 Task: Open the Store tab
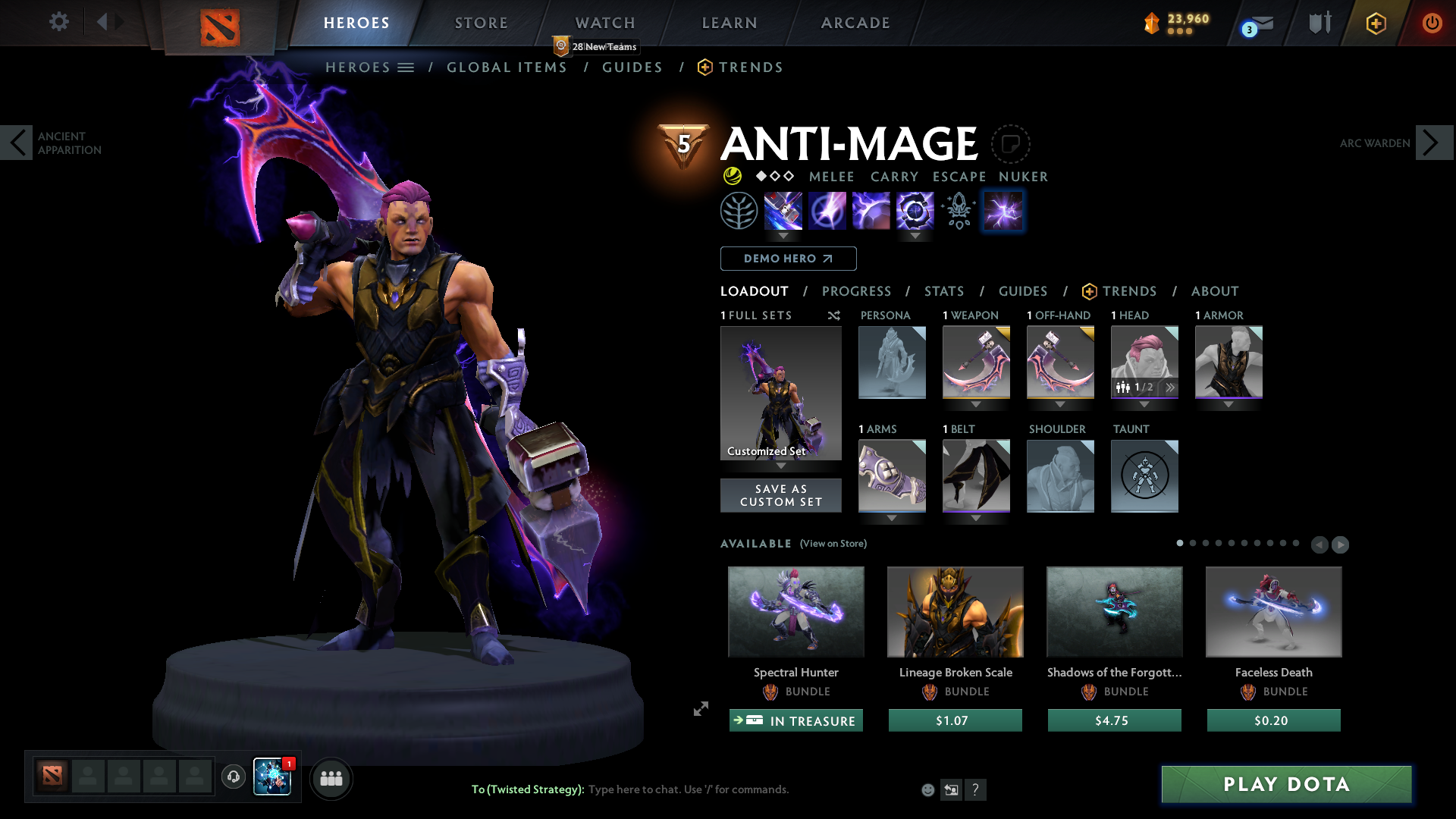pos(482,23)
